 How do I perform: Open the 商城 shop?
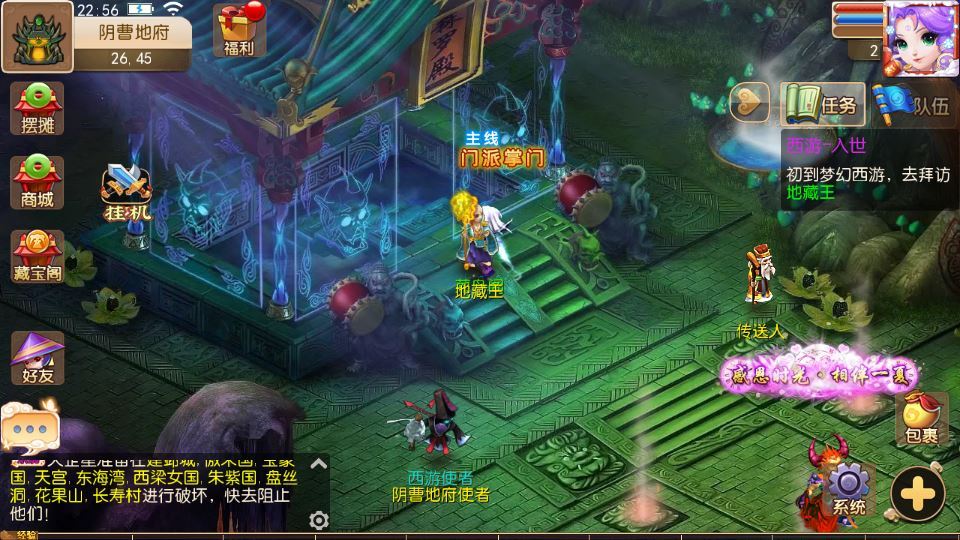[x=37, y=182]
